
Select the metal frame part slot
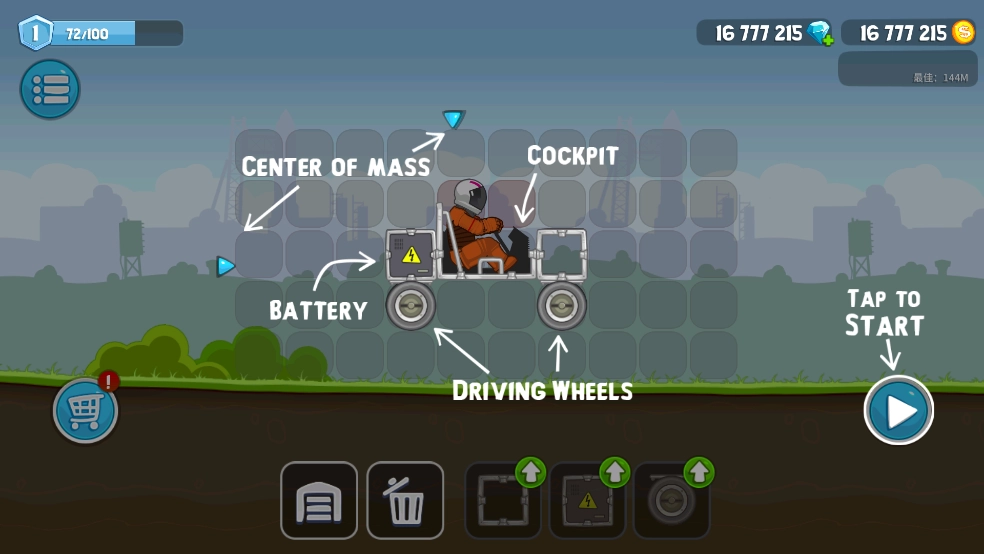click(501, 502)
